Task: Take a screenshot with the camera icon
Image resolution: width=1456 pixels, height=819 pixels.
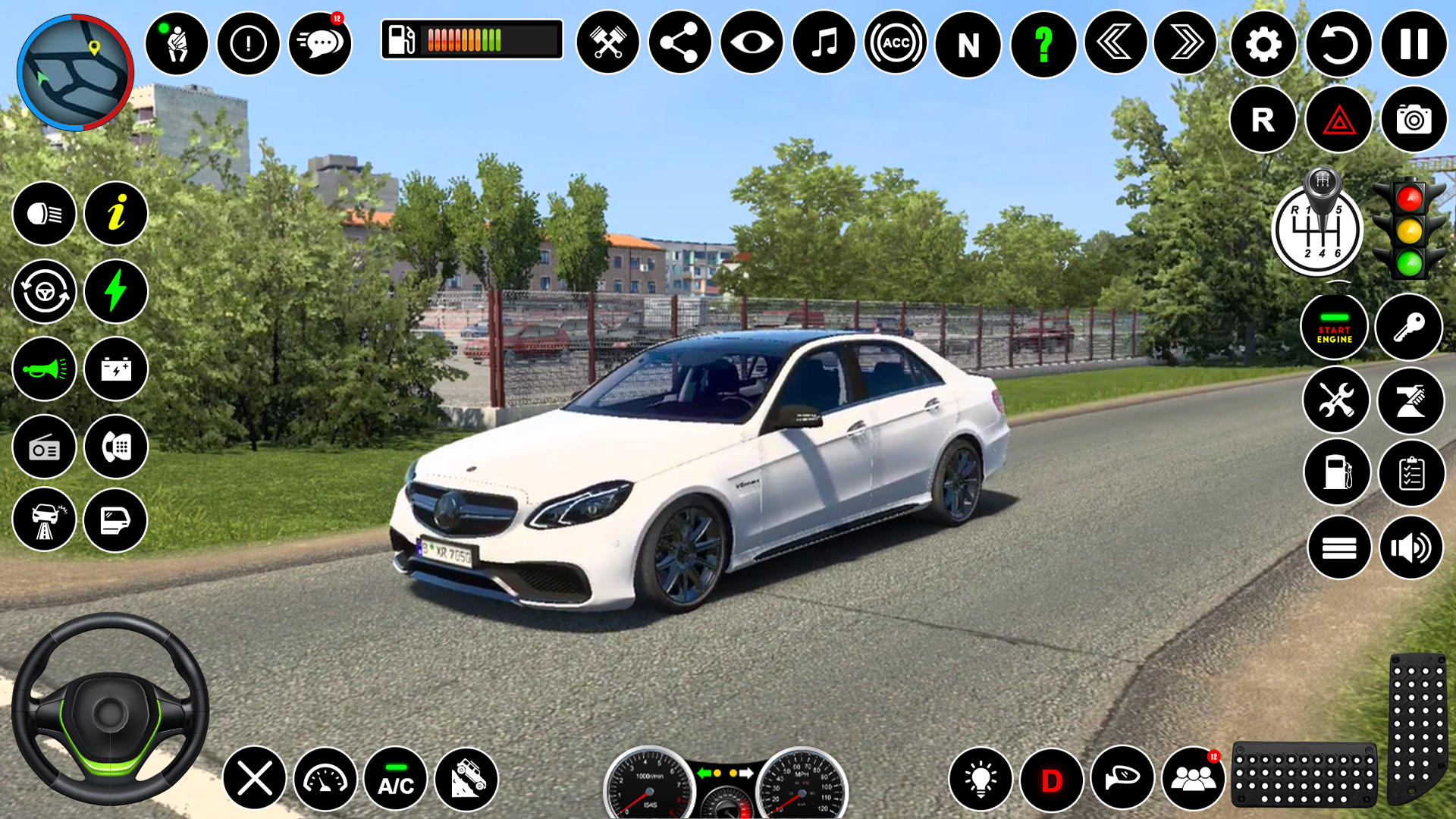Action: tap(1414, 120)
